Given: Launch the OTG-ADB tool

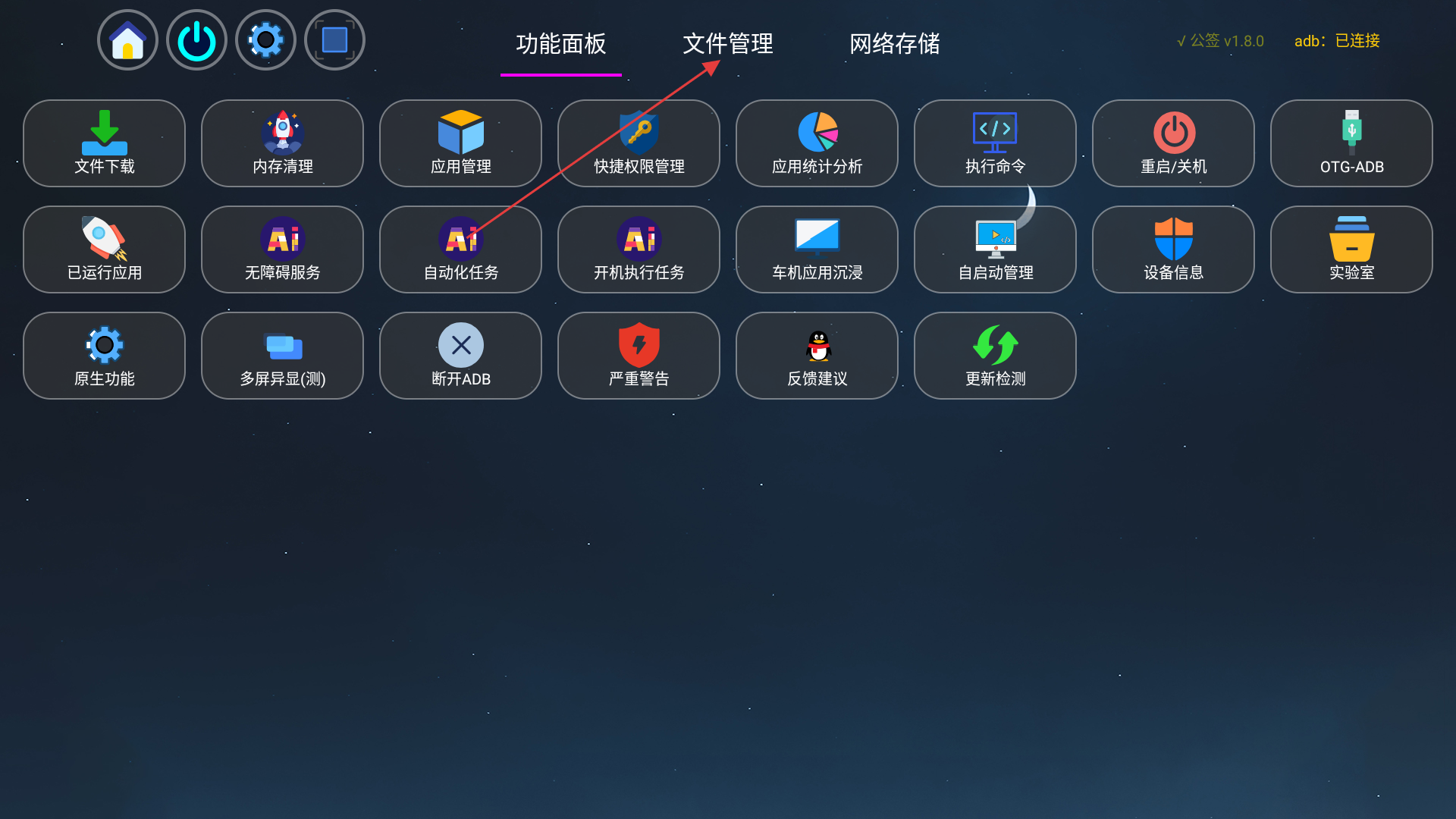Looking at the screenshot, I should 1351,143.
